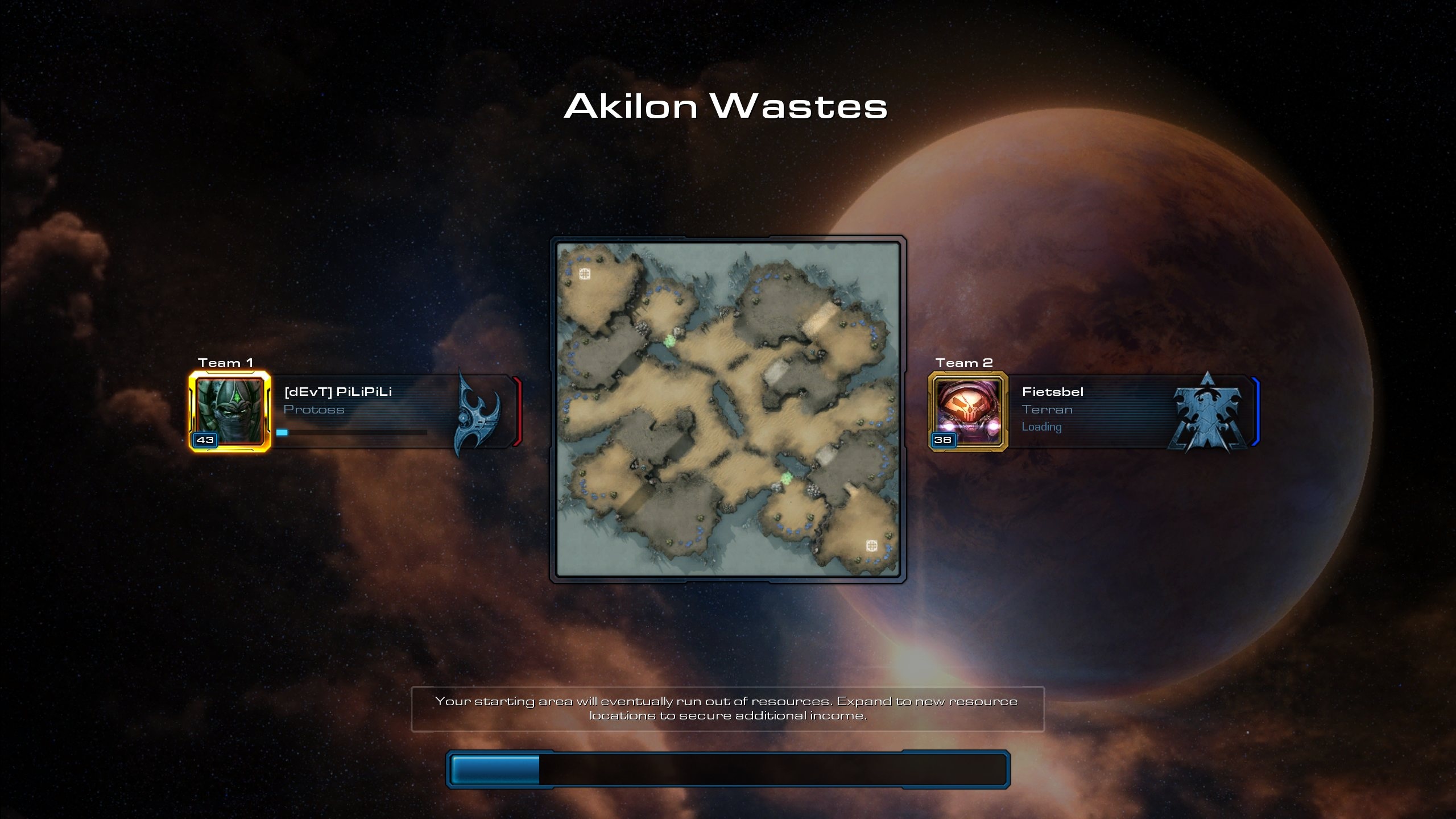Screen dimensions: 1456x819
Task: Click the Terran race emblem
Action: (1206, 412)
